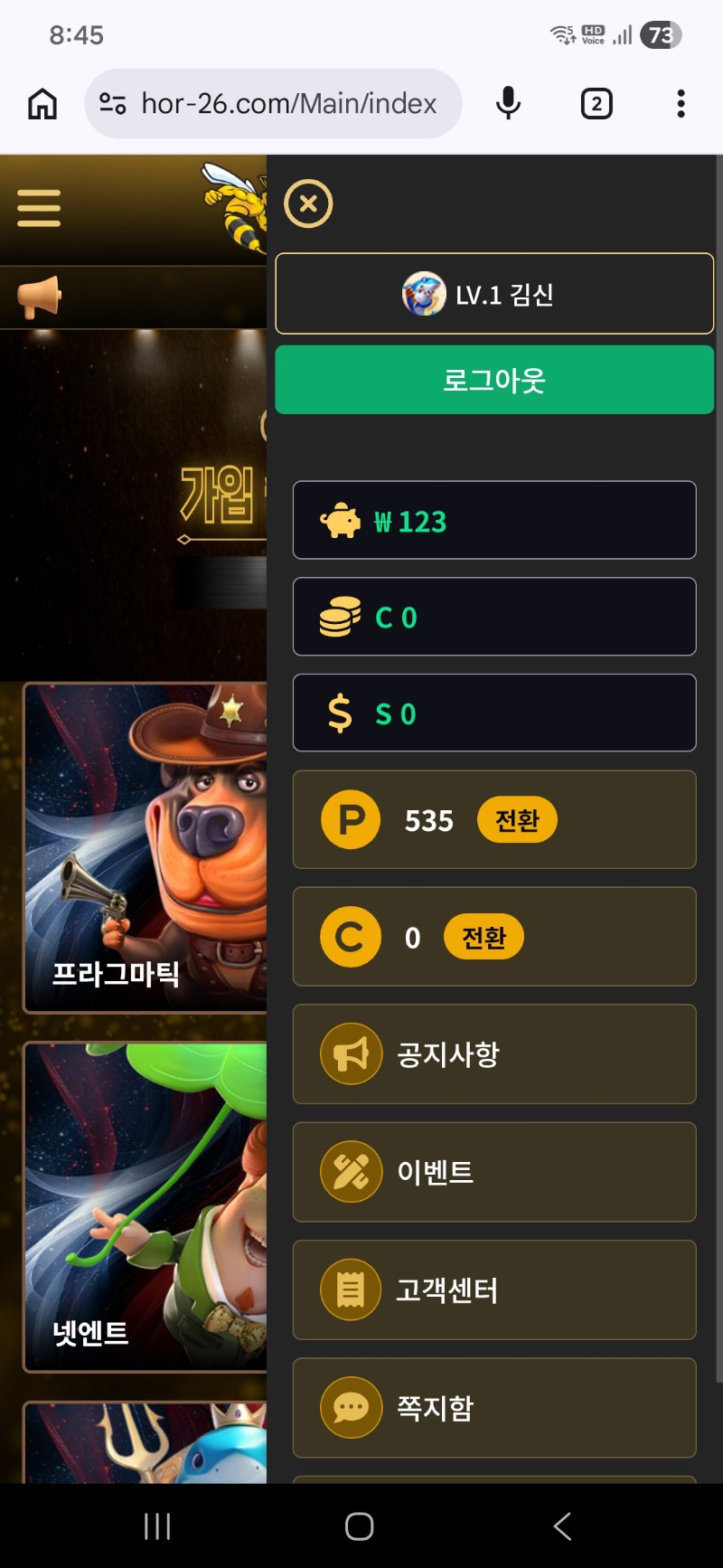The width and height of the screenshot is (723, 1568).
Task: Open the 공지사항 notices menu
Action: [x=494, y=1054]
